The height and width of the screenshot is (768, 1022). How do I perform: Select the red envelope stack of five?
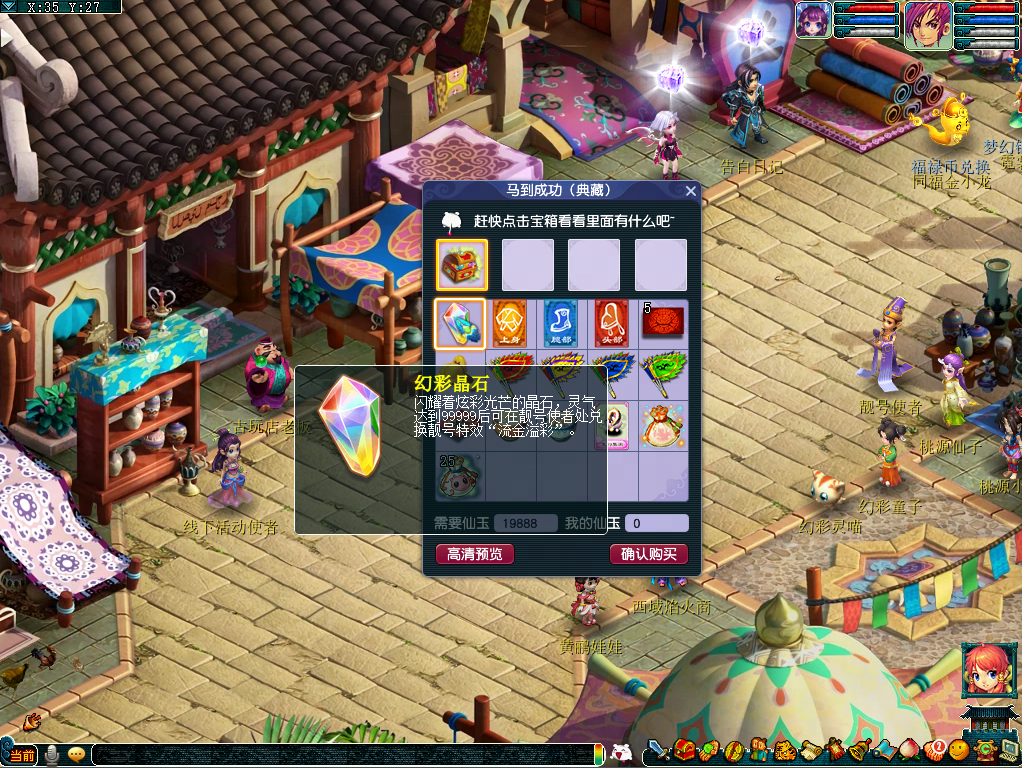663,323
